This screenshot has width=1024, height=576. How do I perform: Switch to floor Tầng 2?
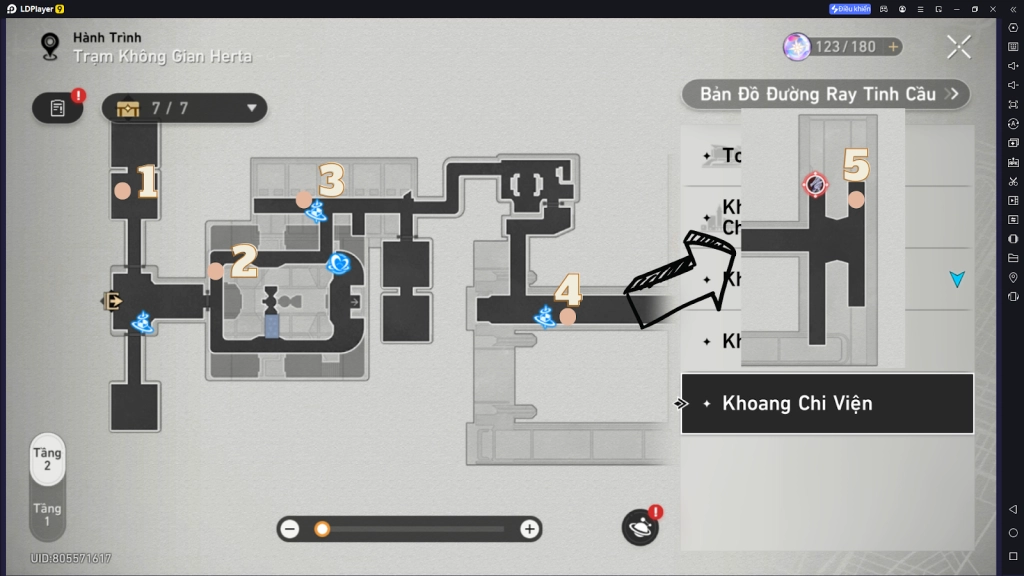pos(47,460)
